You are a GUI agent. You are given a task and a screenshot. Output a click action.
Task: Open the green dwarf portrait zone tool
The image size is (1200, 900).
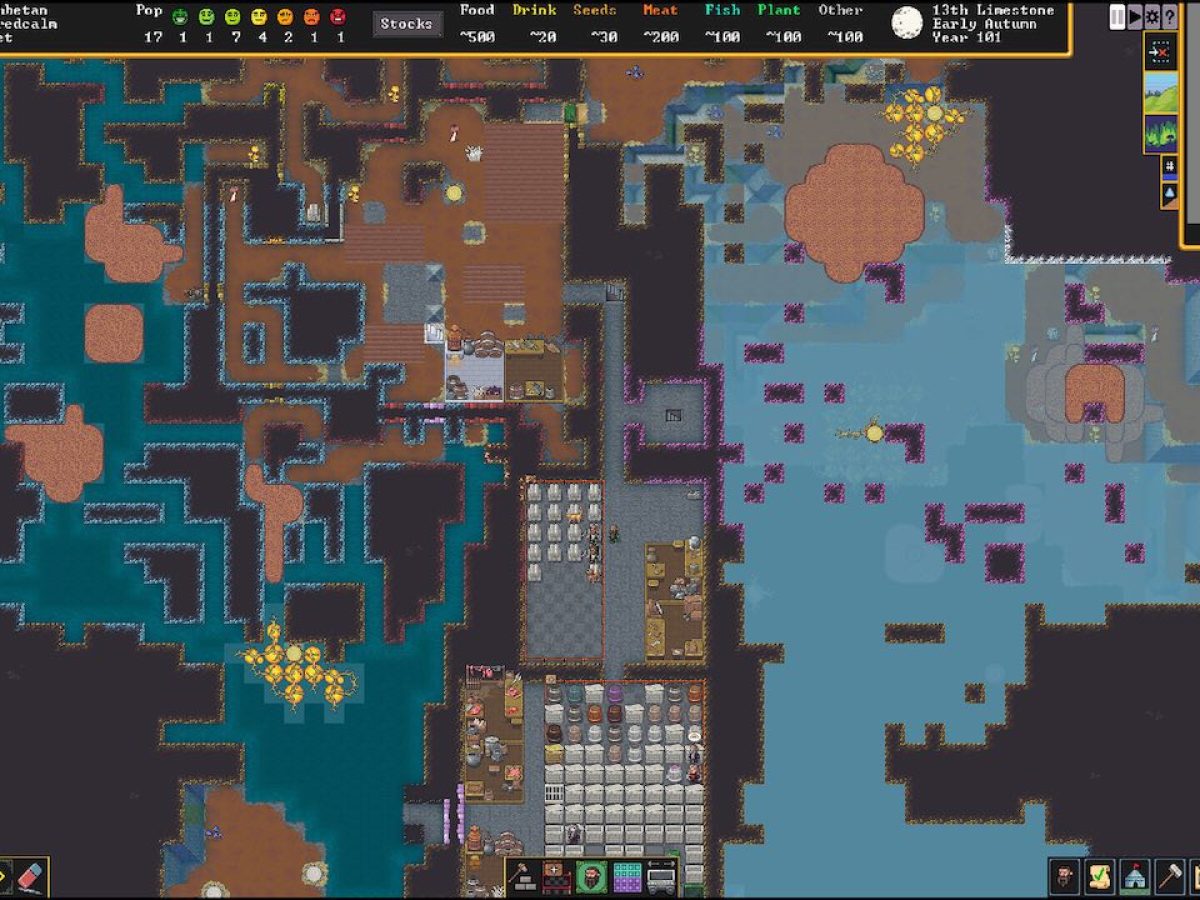[x=592, y=877]
